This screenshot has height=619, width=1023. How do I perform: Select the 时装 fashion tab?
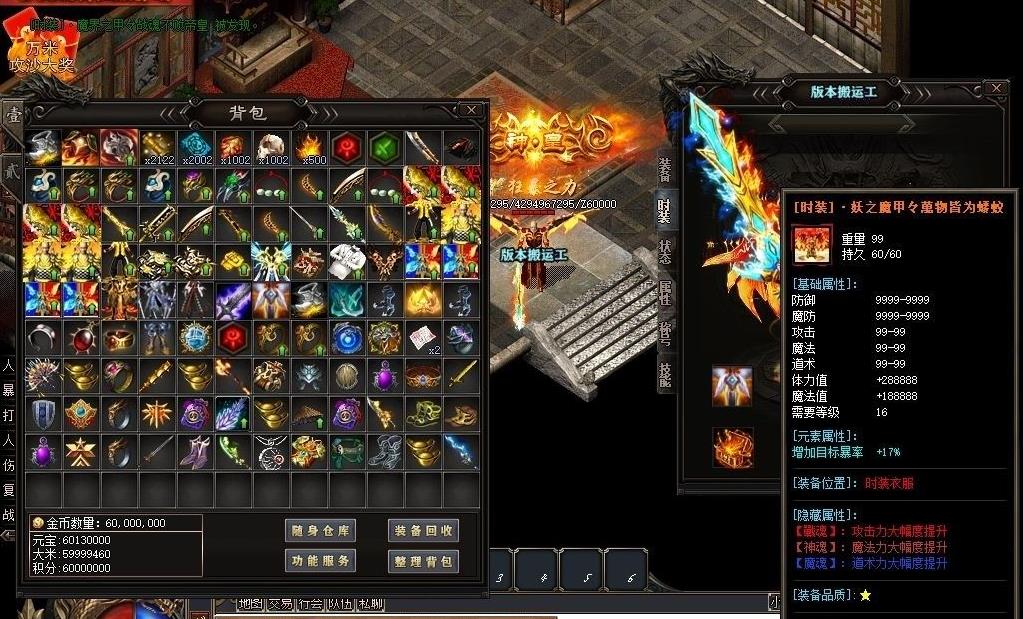pos(665,208)
